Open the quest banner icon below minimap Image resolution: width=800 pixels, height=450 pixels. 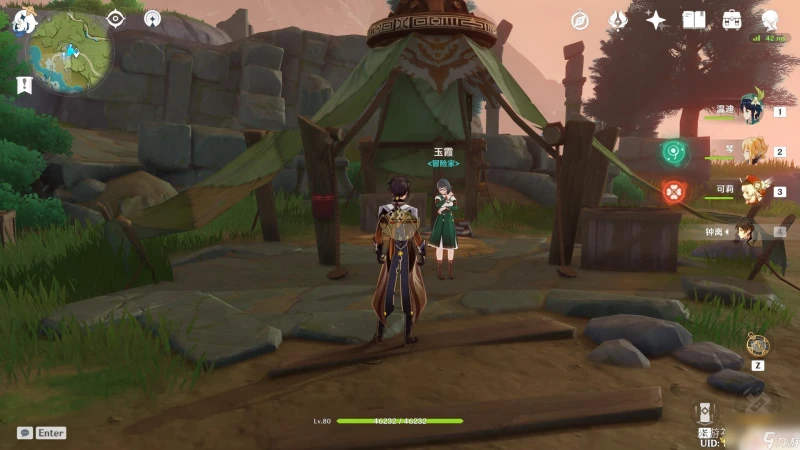click(24, 86)
